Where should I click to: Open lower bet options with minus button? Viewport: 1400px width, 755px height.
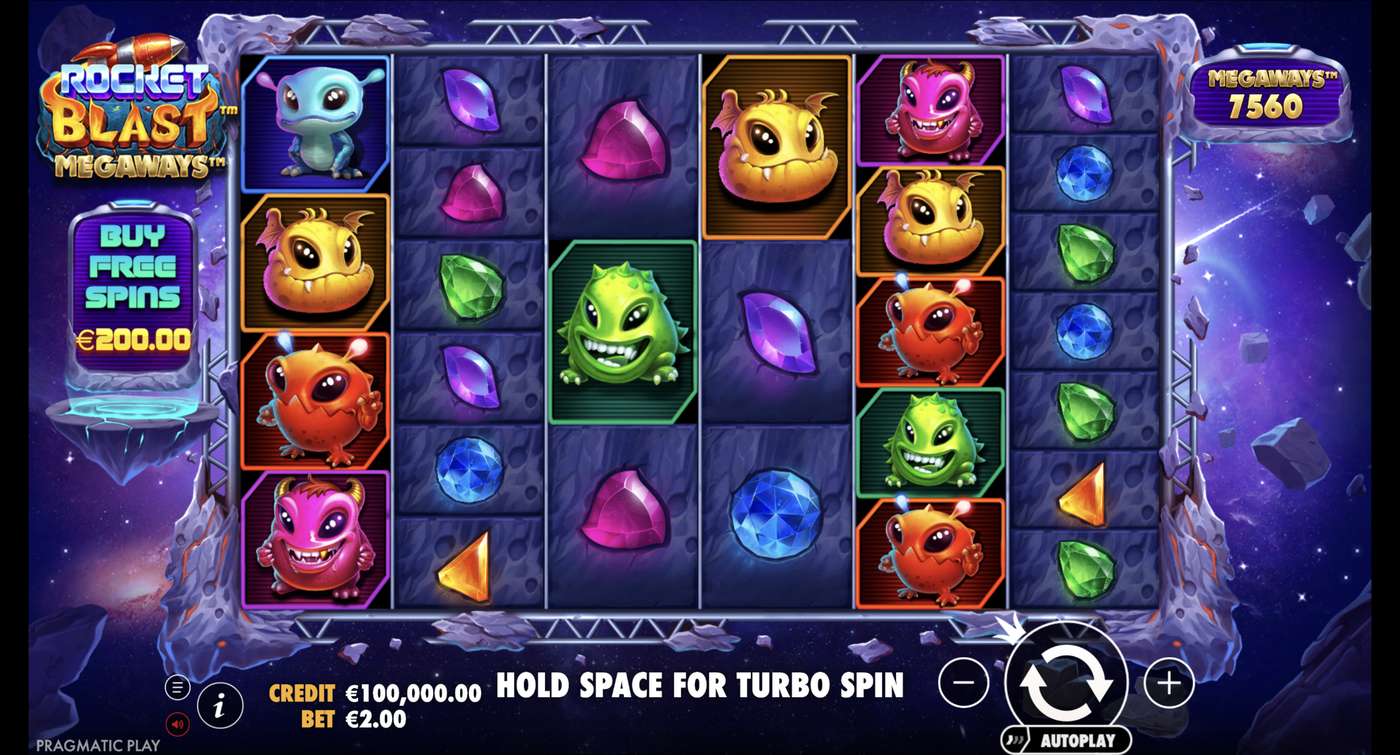pyautogui.click(x=963, y=684)
